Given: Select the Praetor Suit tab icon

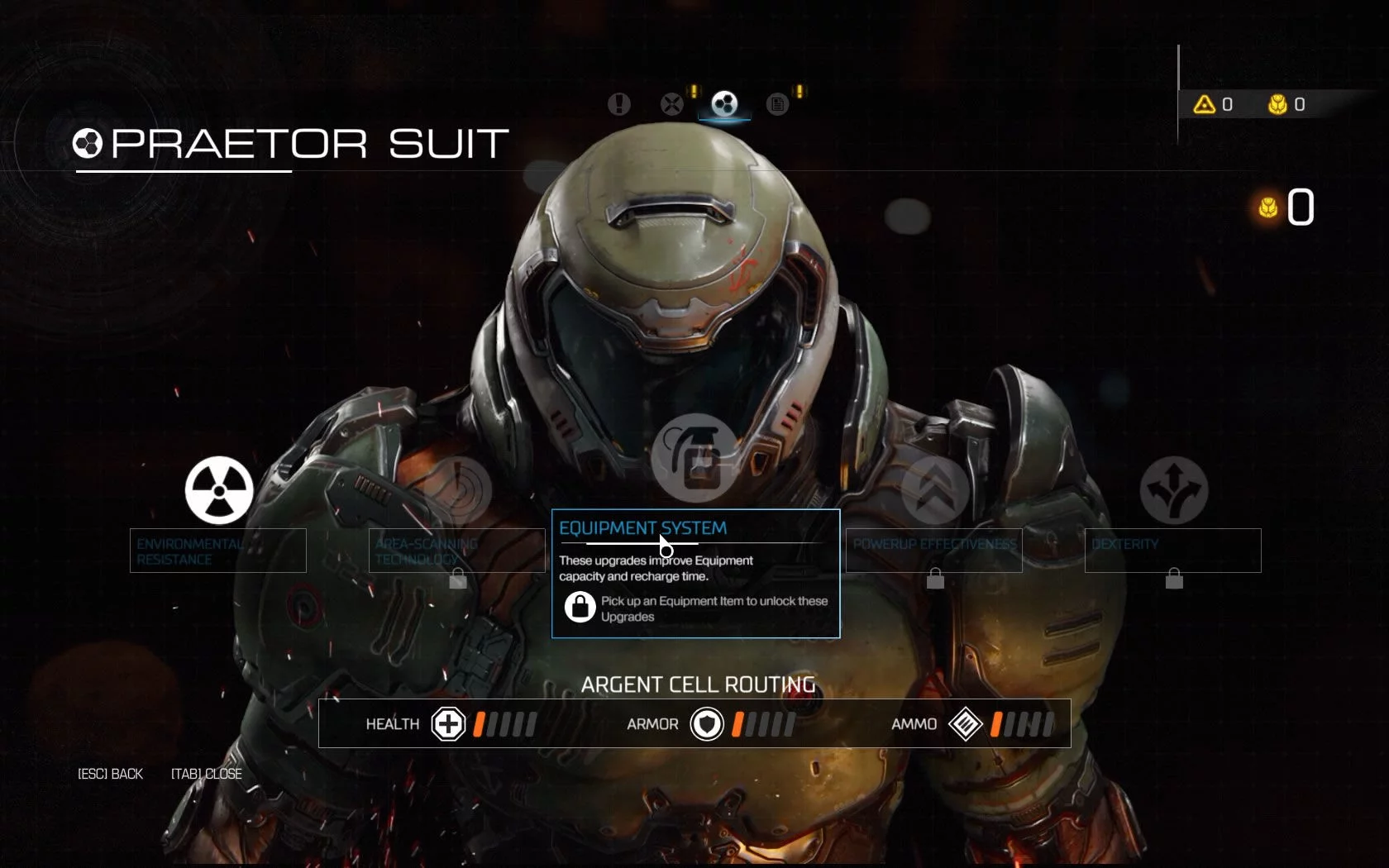Looking at the screenshot, I should 724,104.
